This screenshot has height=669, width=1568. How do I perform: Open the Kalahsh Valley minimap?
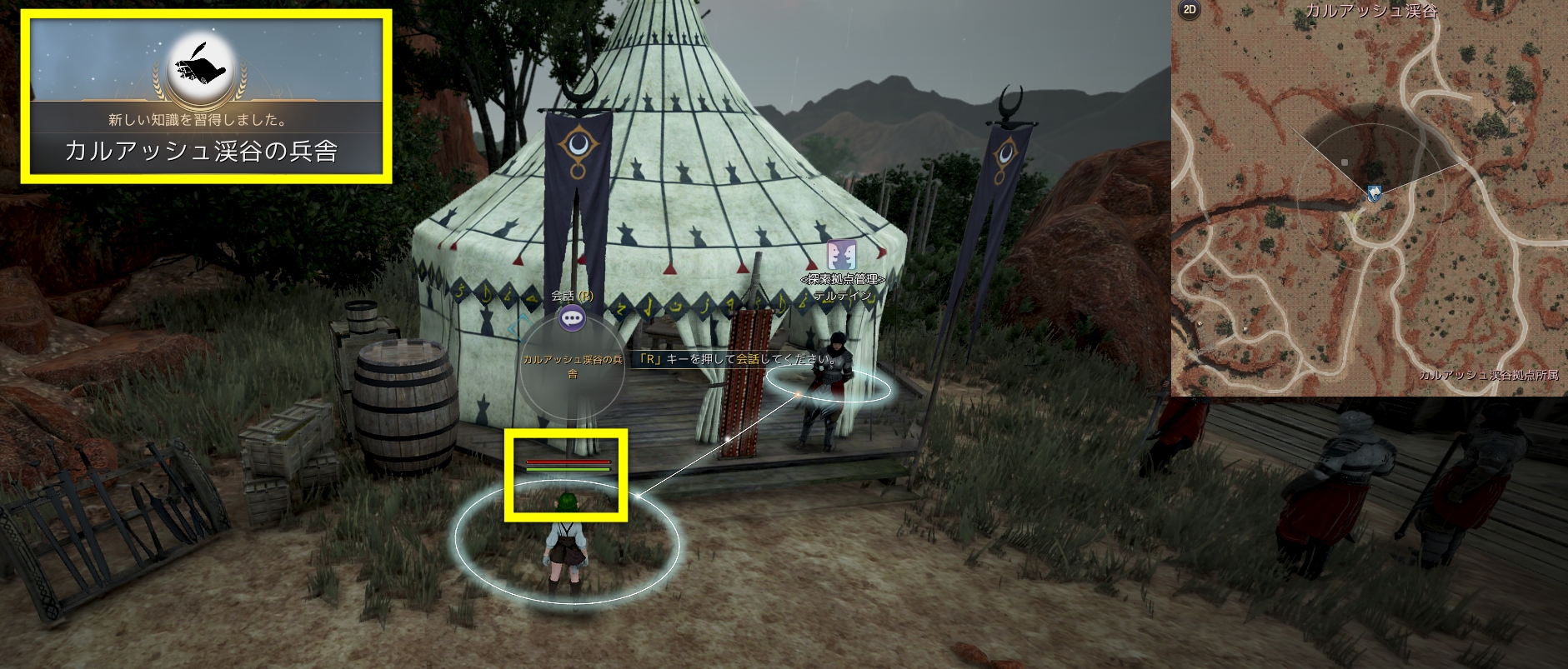click(x=1369, y=198)
